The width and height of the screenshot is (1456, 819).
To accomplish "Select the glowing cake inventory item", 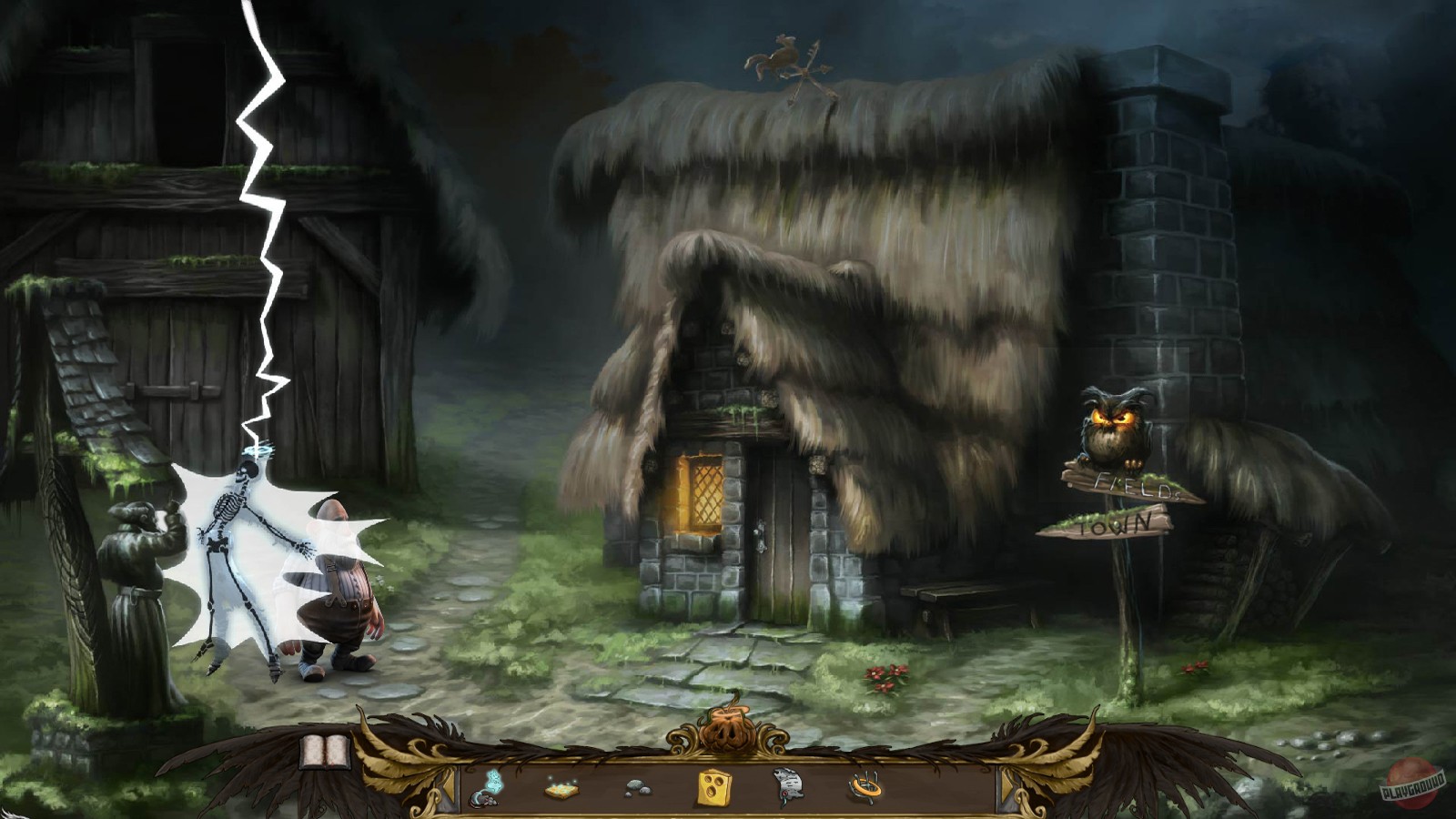I will pyautogui.click(x=562, y=790).
